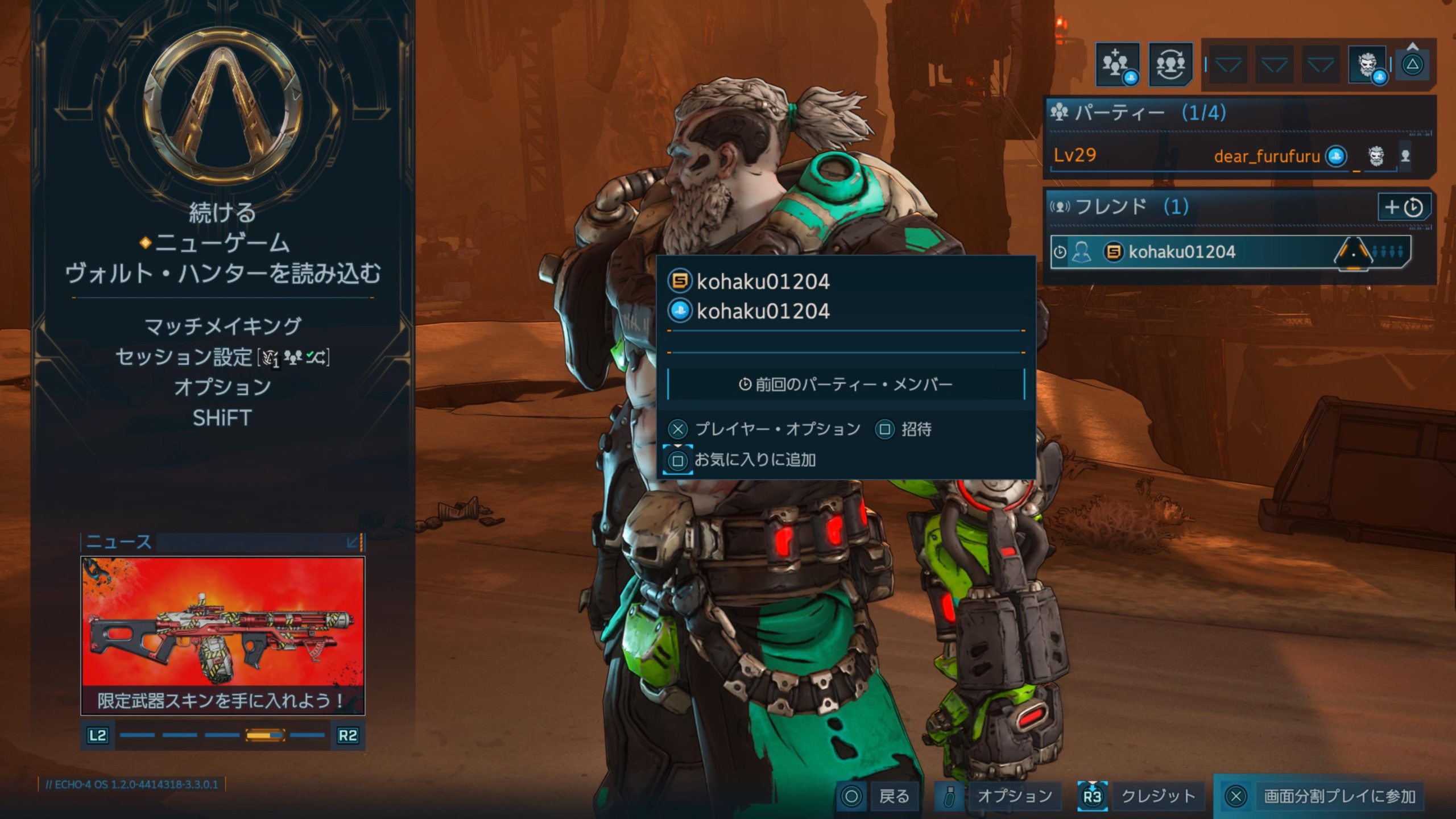Select party member dear_furufuru row
This screenshot has width=1456, height=819.
coord(1228,155)
